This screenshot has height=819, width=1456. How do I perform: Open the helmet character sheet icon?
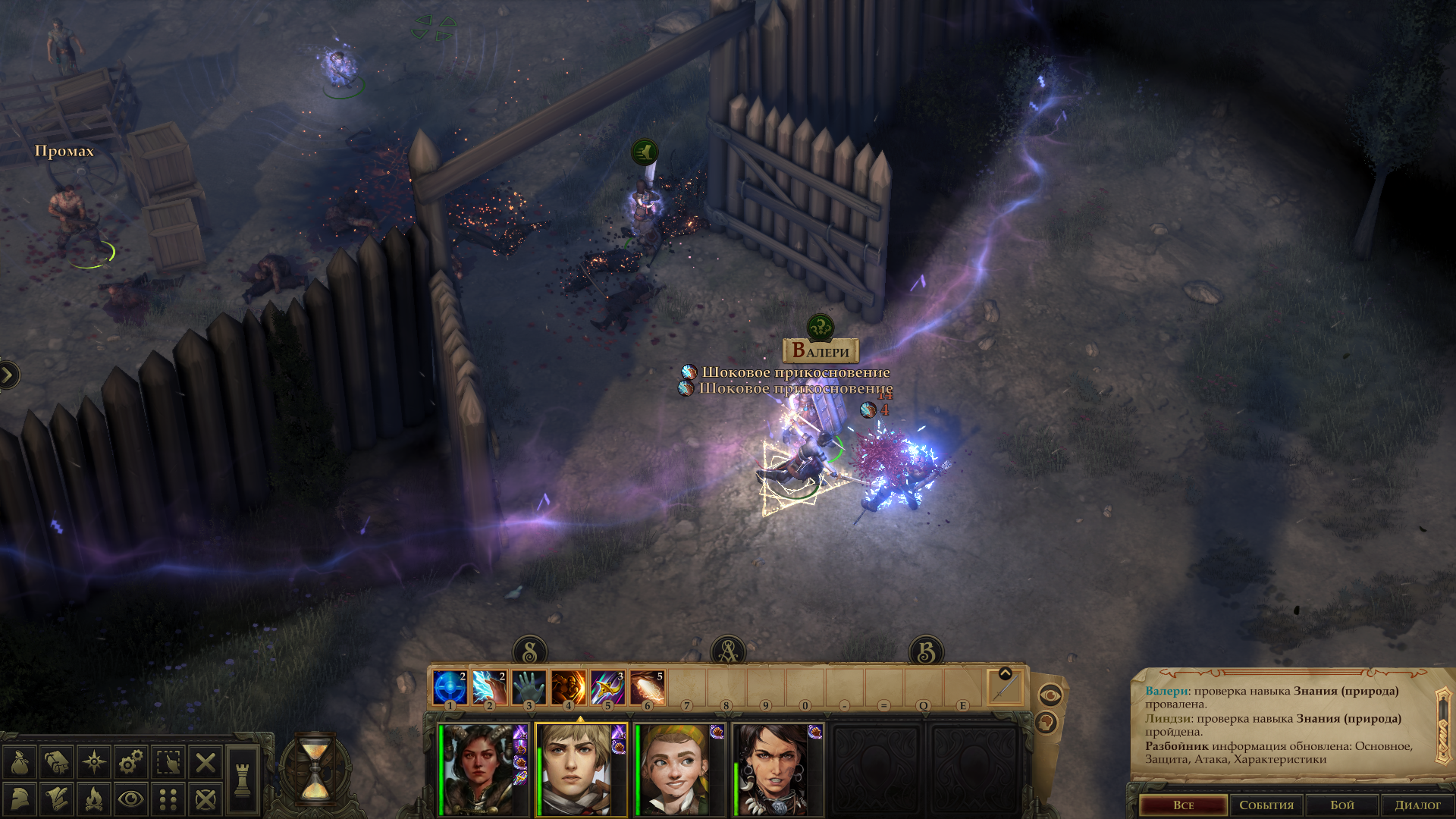tap(20, 799)
